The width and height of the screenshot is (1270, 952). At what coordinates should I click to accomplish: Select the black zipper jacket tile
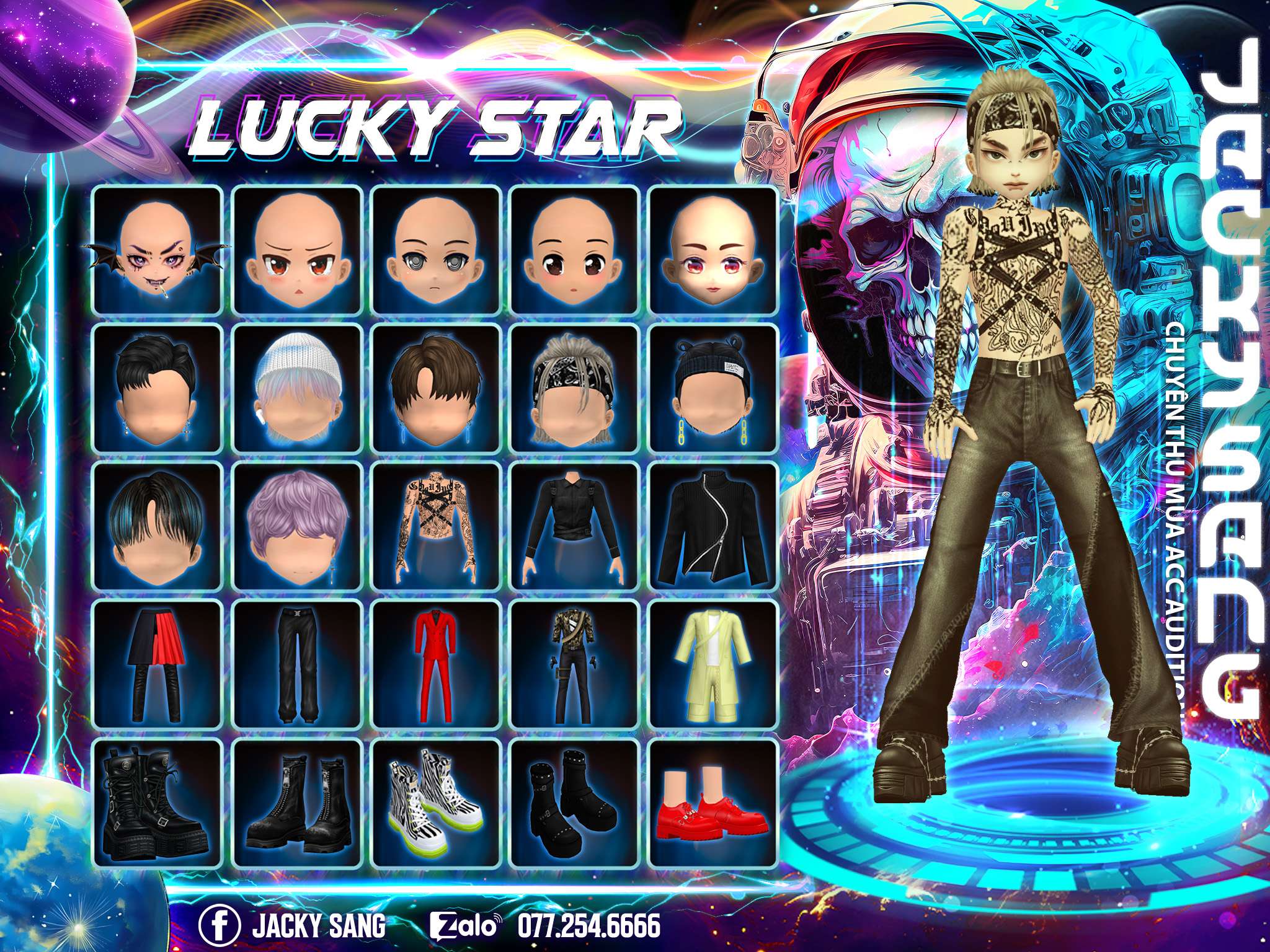(713, 526)
